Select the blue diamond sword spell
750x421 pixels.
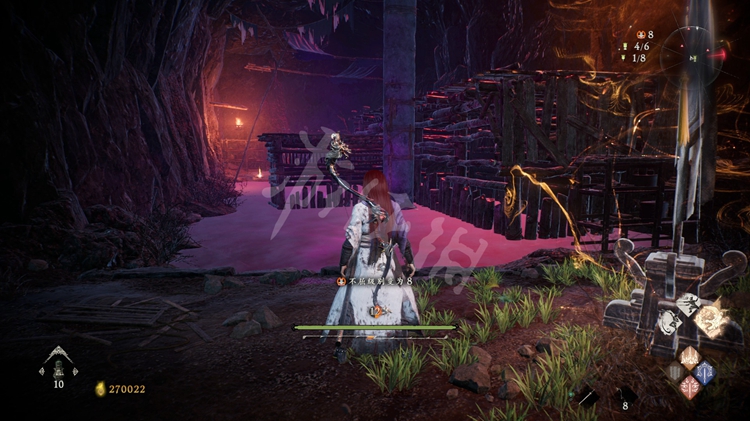706,372
